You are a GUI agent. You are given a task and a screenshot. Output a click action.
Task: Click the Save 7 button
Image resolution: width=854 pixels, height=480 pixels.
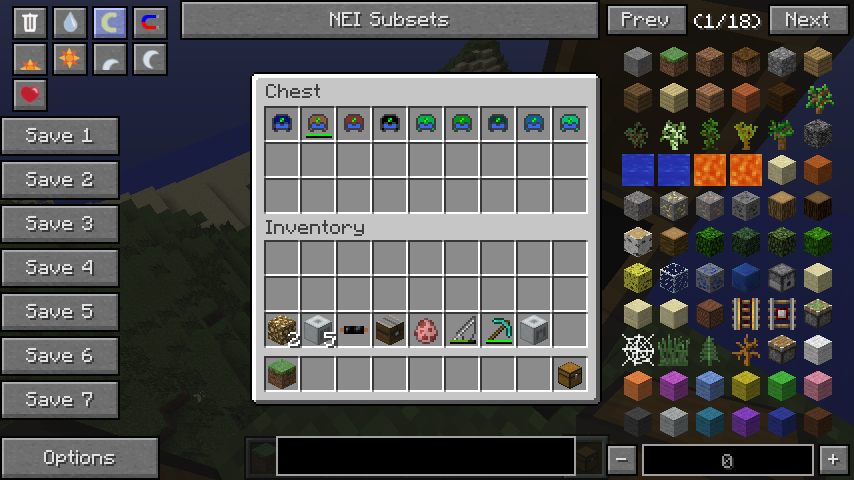60,400
